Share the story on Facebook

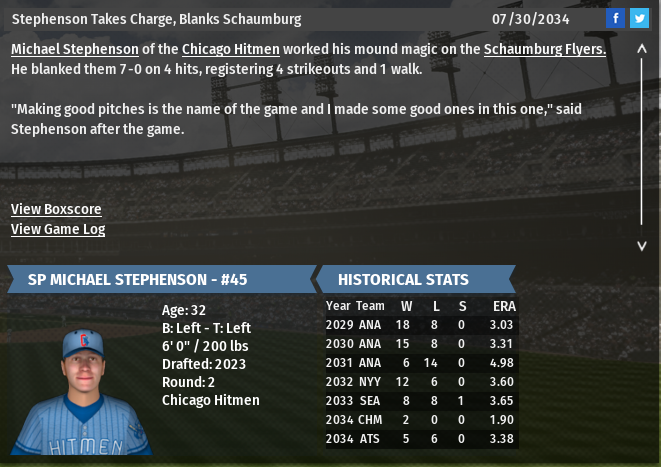tap(616, 19)
